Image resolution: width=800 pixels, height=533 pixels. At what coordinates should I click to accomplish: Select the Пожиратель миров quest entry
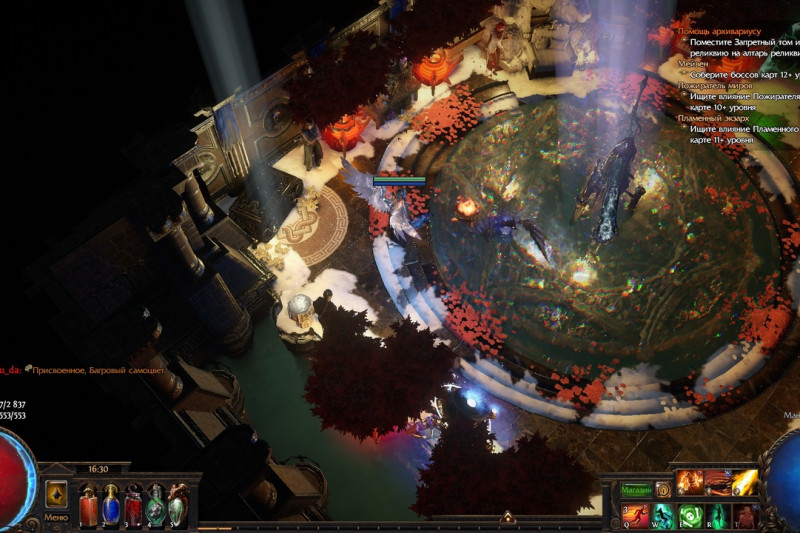pyautogui.click(x=714, y=85)
